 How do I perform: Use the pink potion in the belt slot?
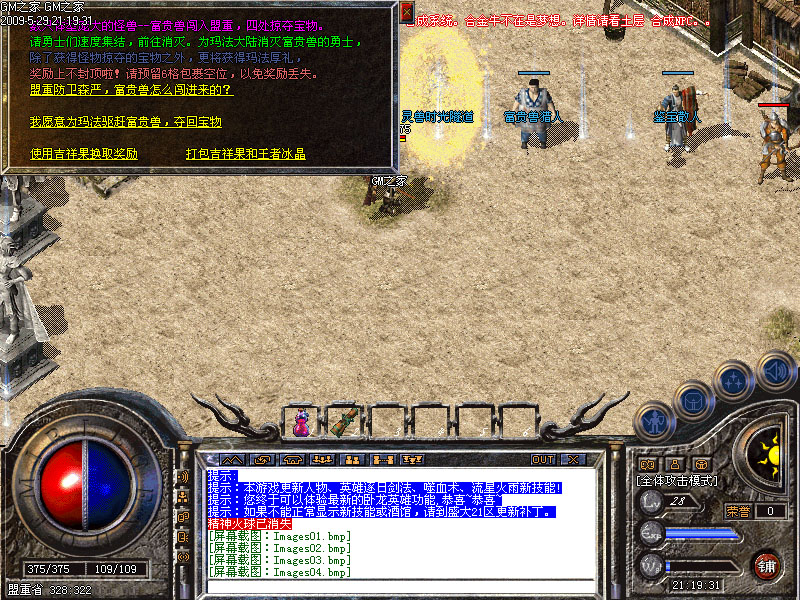click(x=301, y=423)
